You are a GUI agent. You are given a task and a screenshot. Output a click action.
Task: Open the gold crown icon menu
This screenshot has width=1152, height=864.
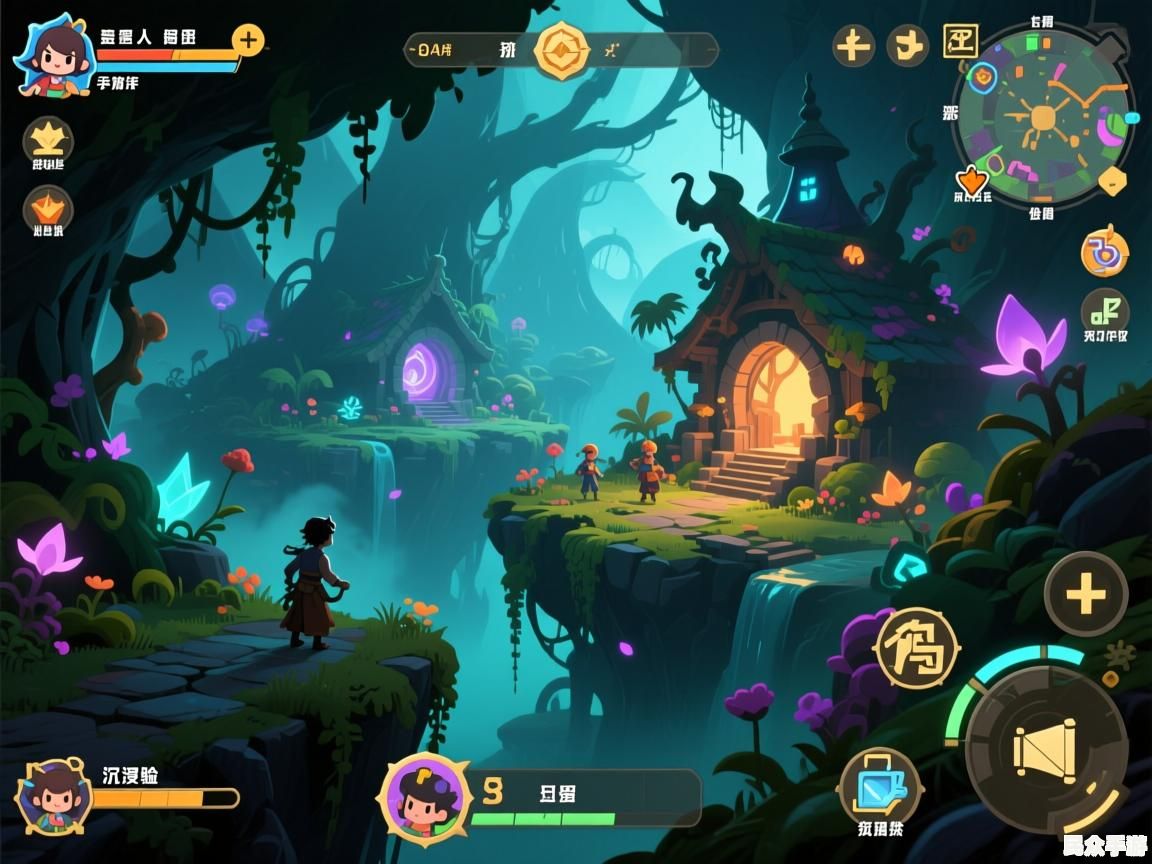tap(48, 138)
